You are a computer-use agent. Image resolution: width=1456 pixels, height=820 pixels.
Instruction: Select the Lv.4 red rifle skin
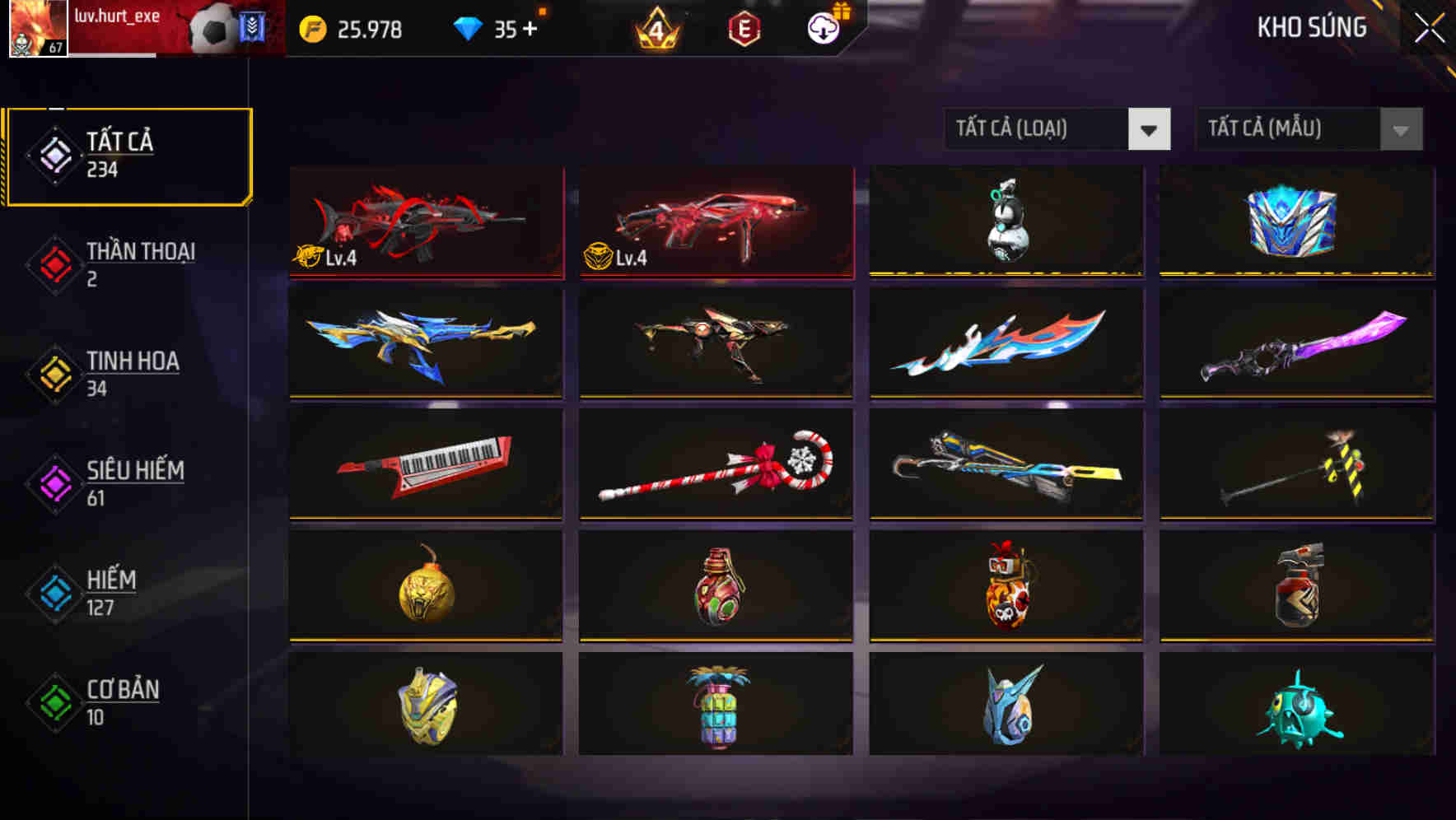(x=426, y=222)
